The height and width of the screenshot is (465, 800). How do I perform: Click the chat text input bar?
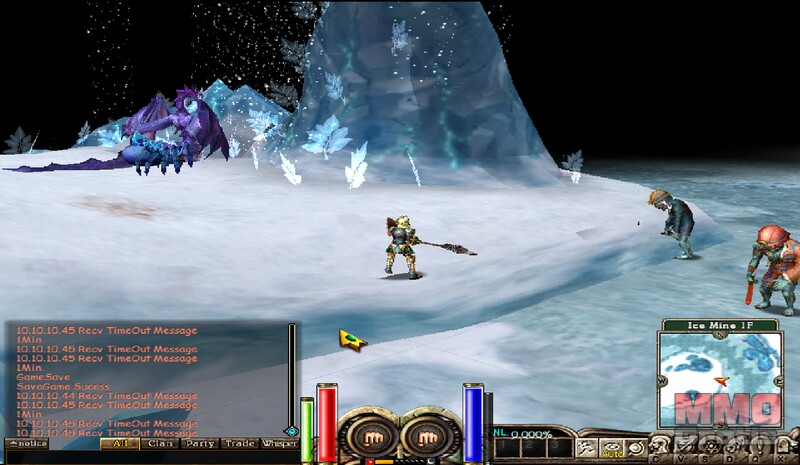(150, 457)
